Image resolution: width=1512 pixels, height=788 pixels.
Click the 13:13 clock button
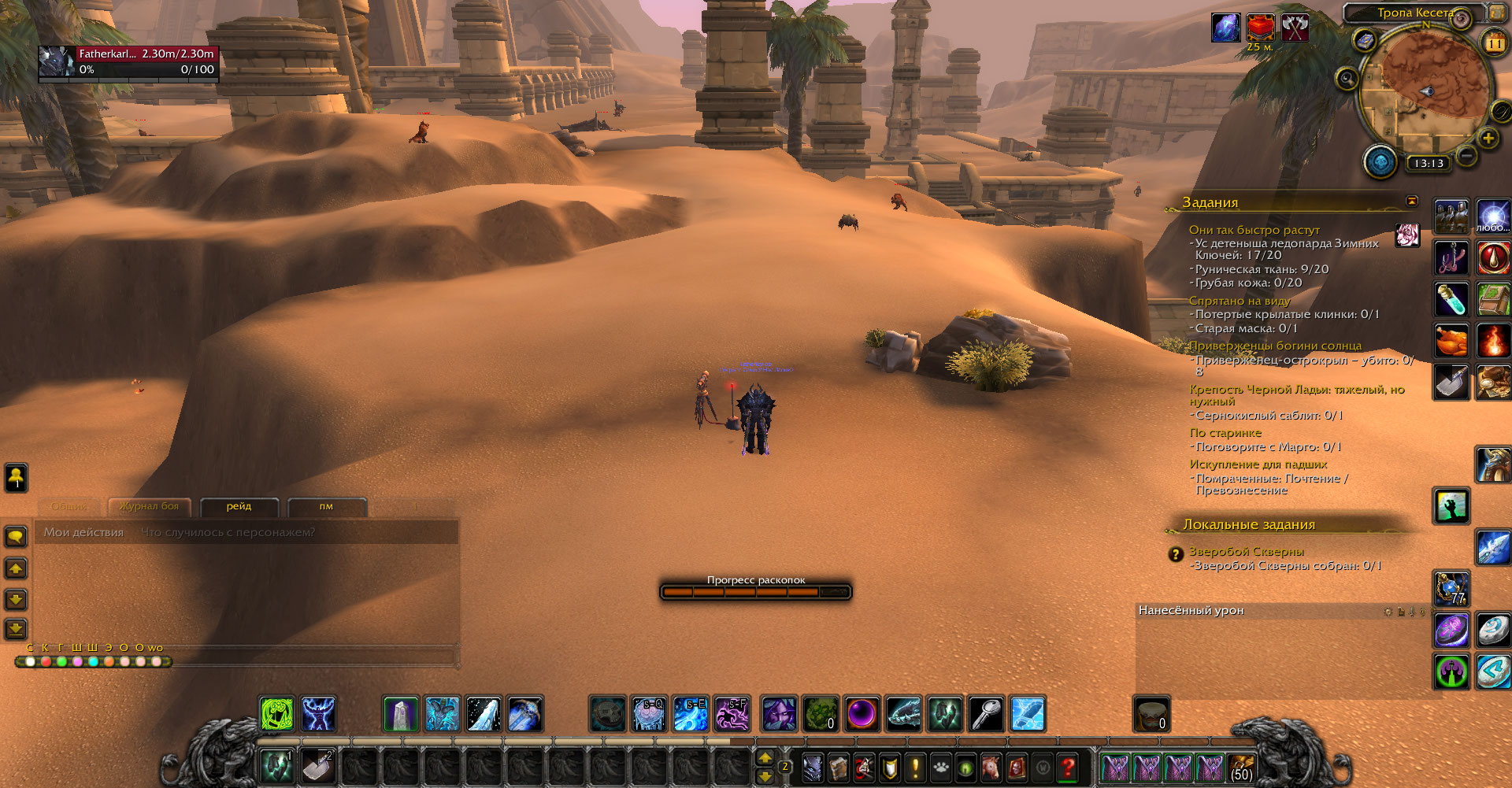coord(1429,164)
